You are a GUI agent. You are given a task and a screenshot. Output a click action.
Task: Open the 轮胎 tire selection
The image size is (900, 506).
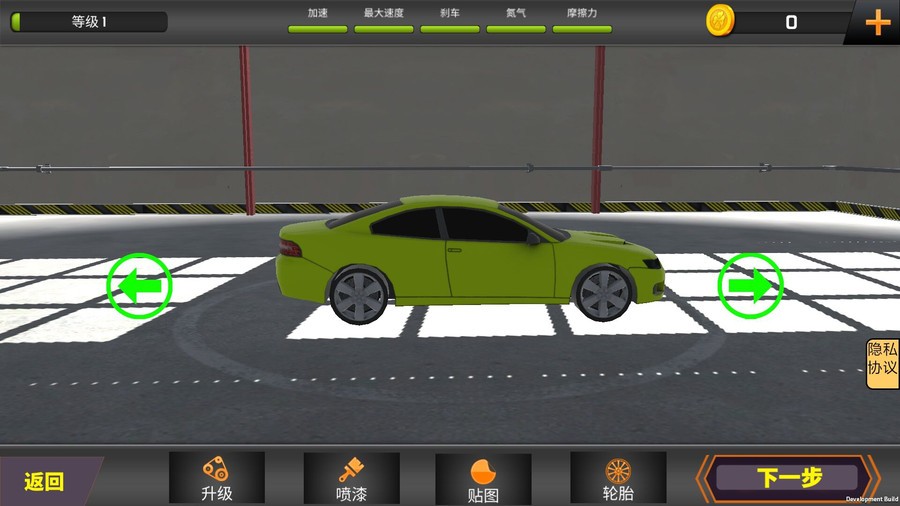point(618,478)
